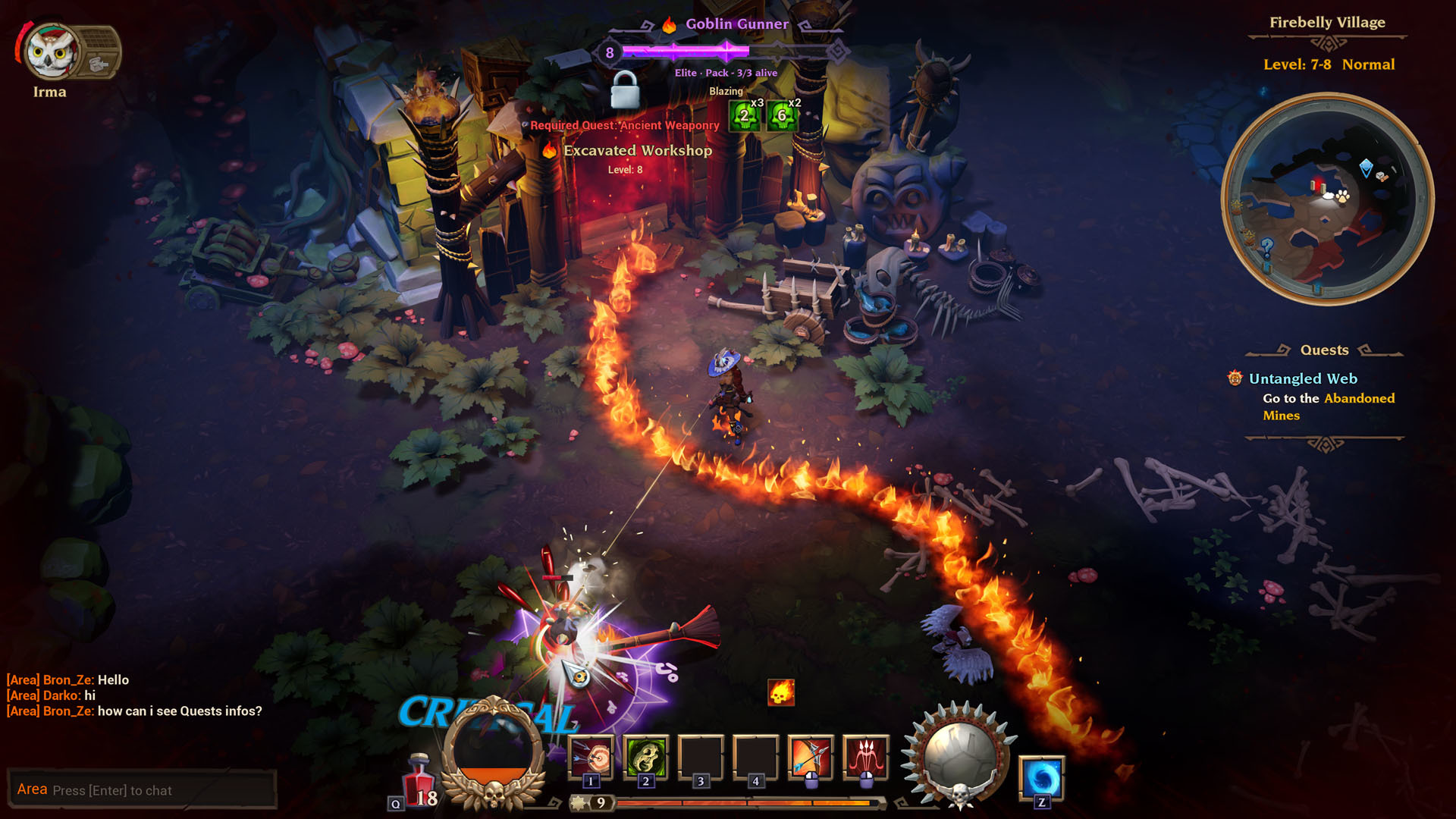Click the question mark marker on the minimap
This screenshot has width=1456, height=819.
click(x=1266, y=246)
